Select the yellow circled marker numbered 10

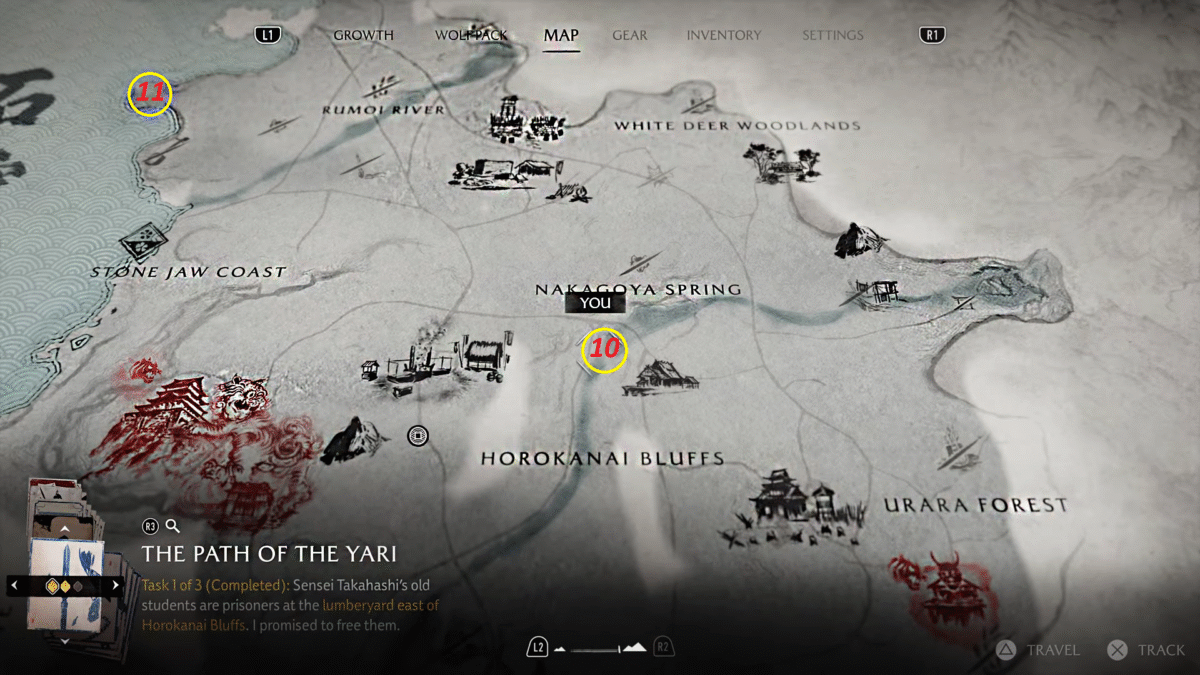604,350
